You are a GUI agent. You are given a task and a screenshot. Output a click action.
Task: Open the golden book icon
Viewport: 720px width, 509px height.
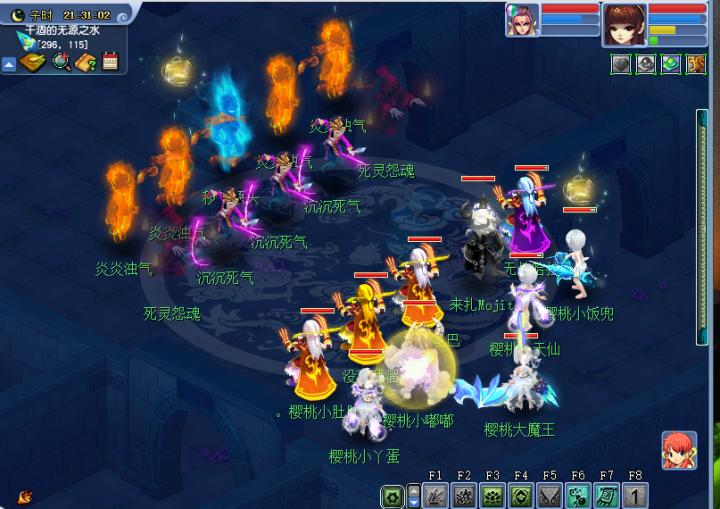32,62
